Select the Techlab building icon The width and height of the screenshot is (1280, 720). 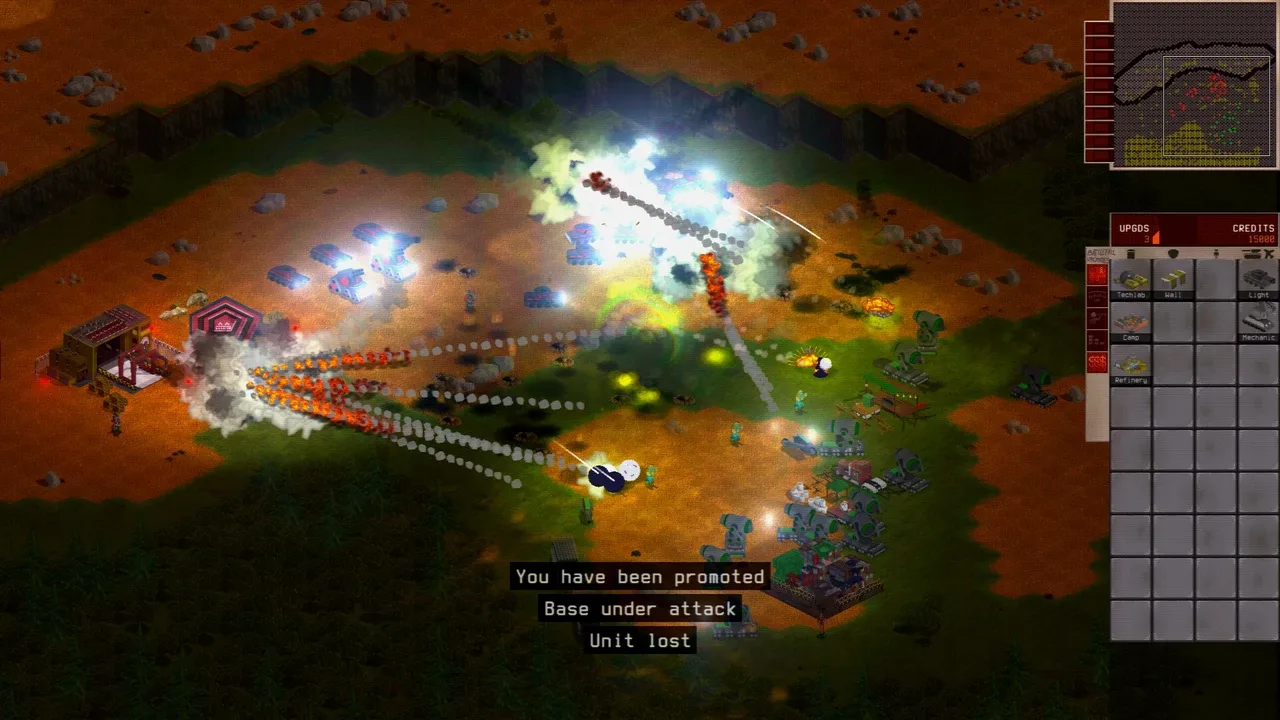coord(1129,281)
